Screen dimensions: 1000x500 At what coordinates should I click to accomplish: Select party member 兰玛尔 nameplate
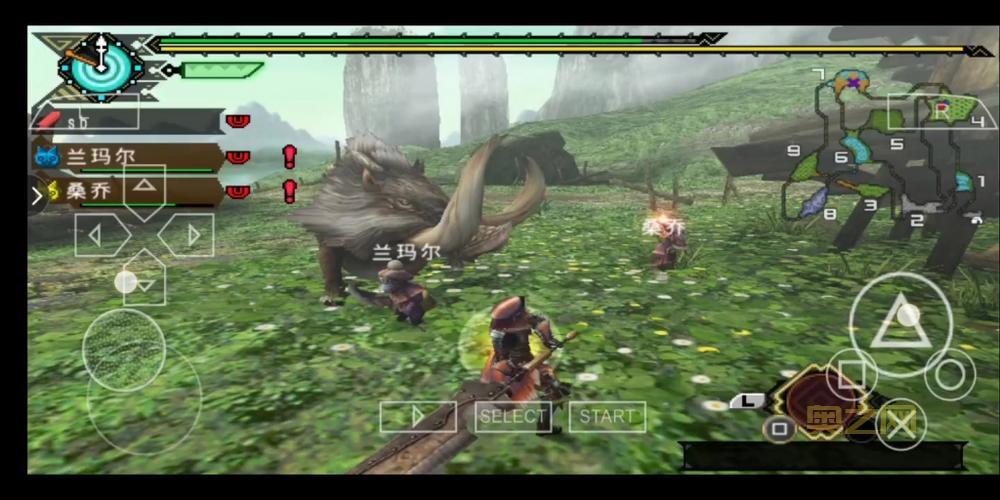125,157
